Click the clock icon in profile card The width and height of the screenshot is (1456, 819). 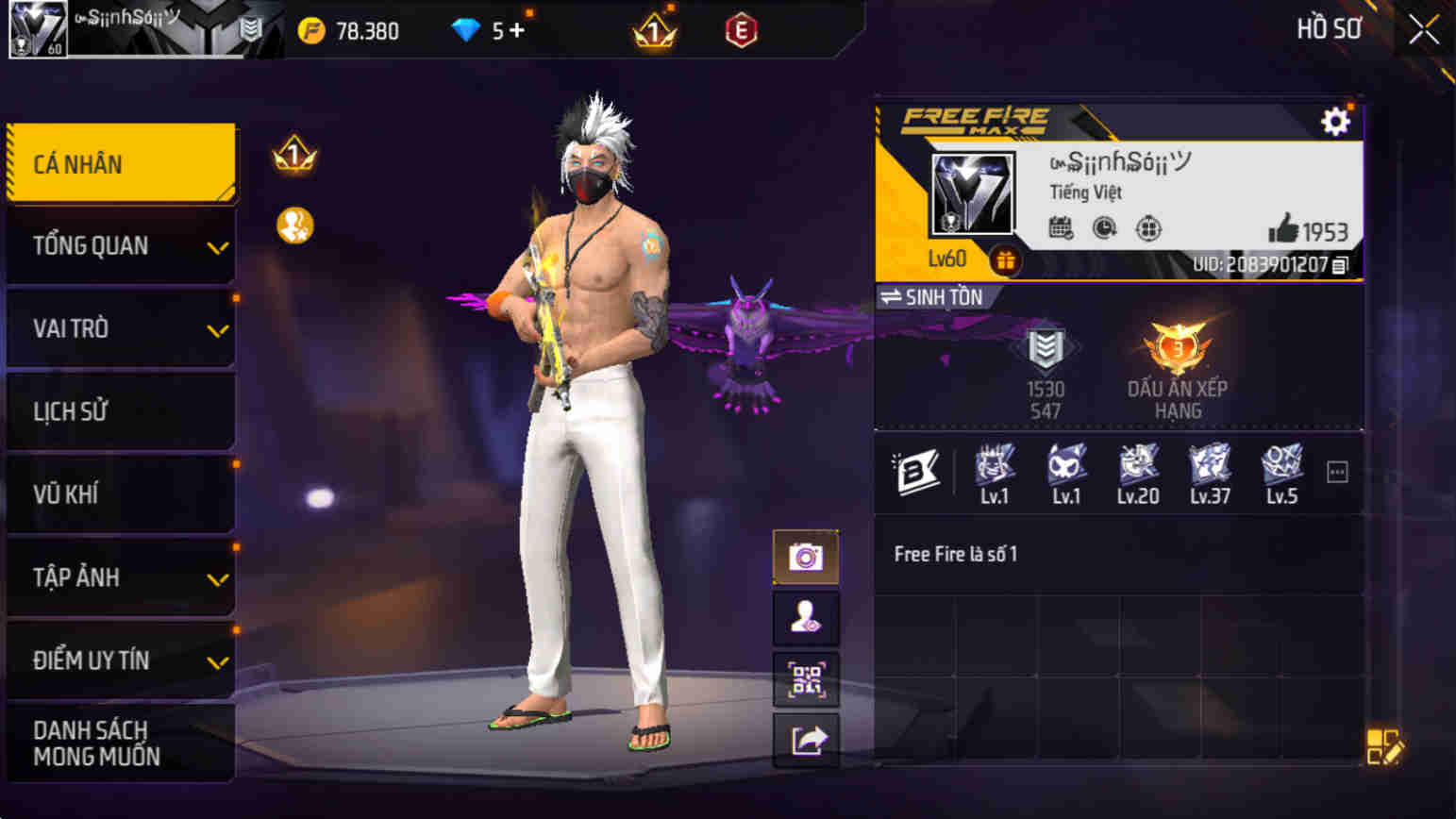pos(1106,227)
